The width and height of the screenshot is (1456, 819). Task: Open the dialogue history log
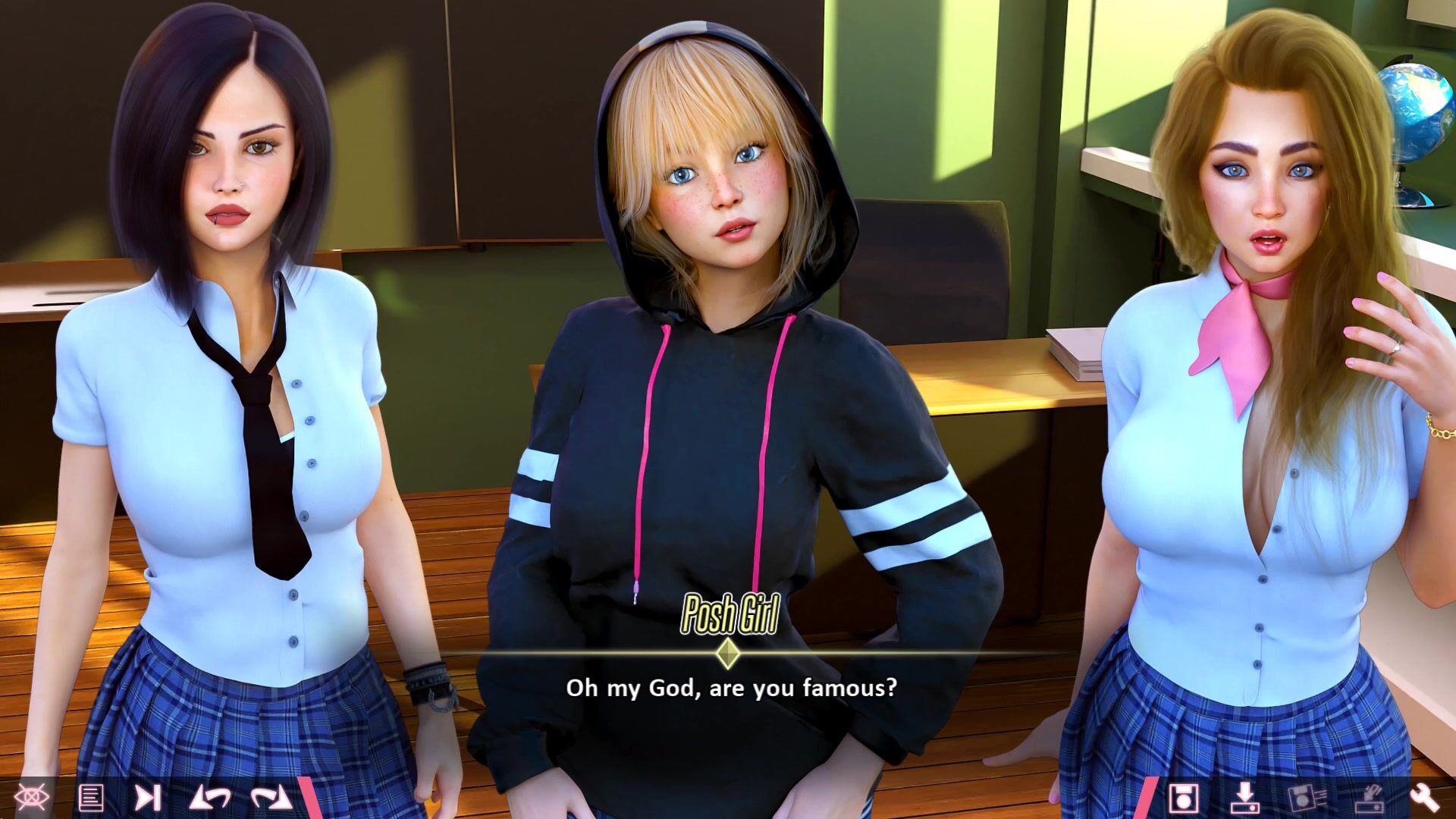[x=91, y=797]
